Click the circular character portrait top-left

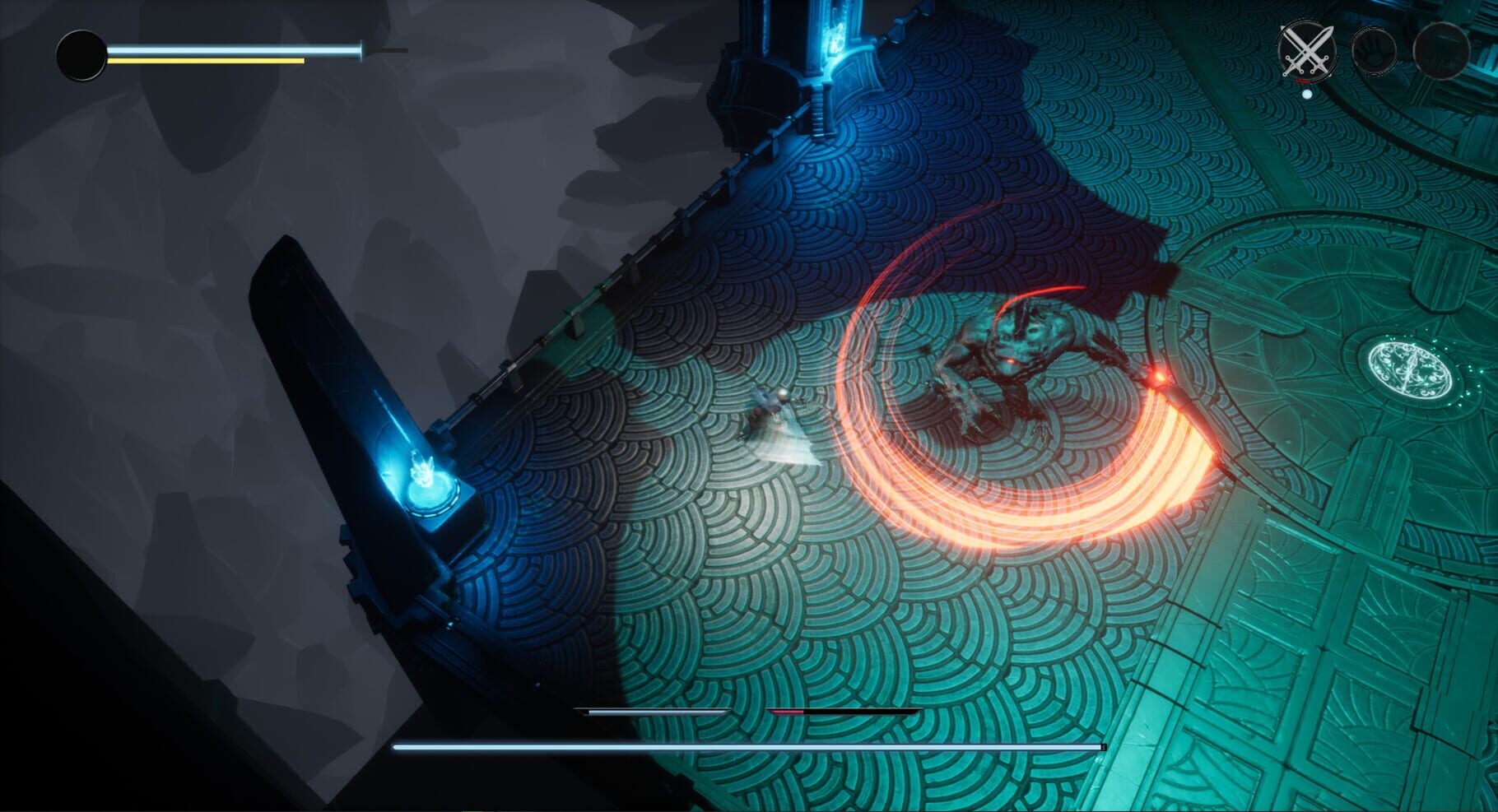coord(82,56)
